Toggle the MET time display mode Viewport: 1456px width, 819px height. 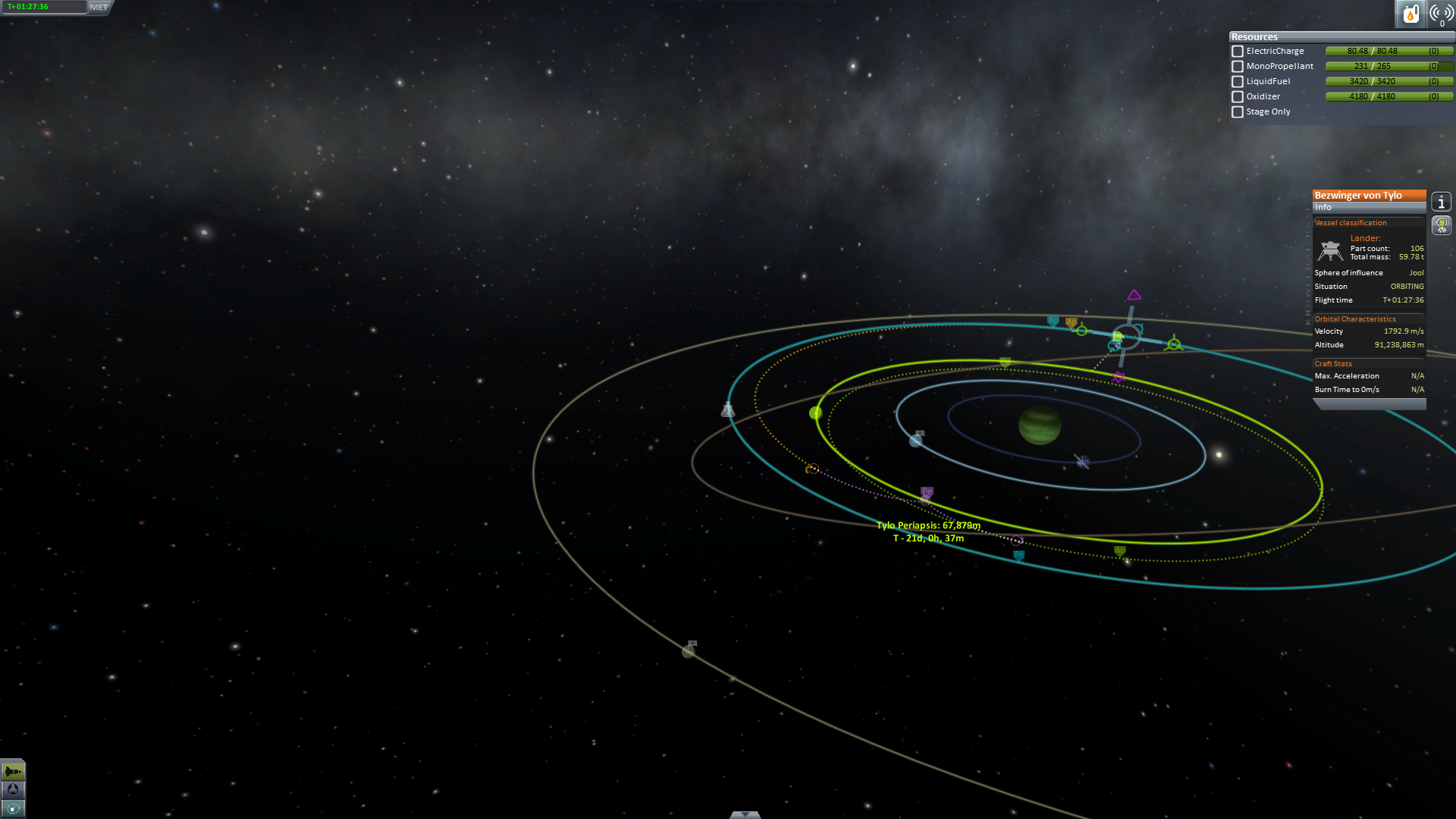99,8
